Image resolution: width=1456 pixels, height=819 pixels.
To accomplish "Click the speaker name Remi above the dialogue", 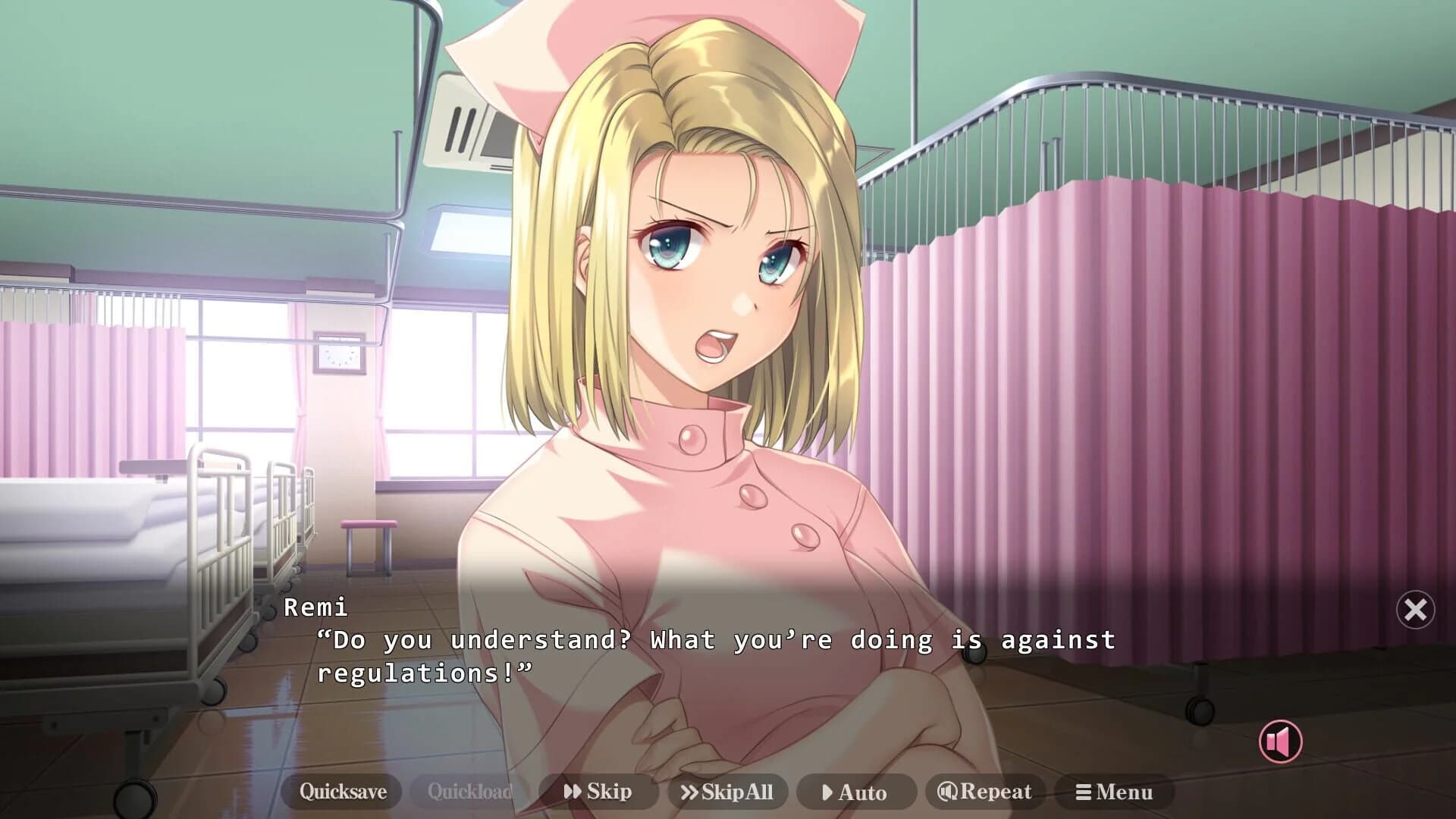I will (x=316, y=607).
